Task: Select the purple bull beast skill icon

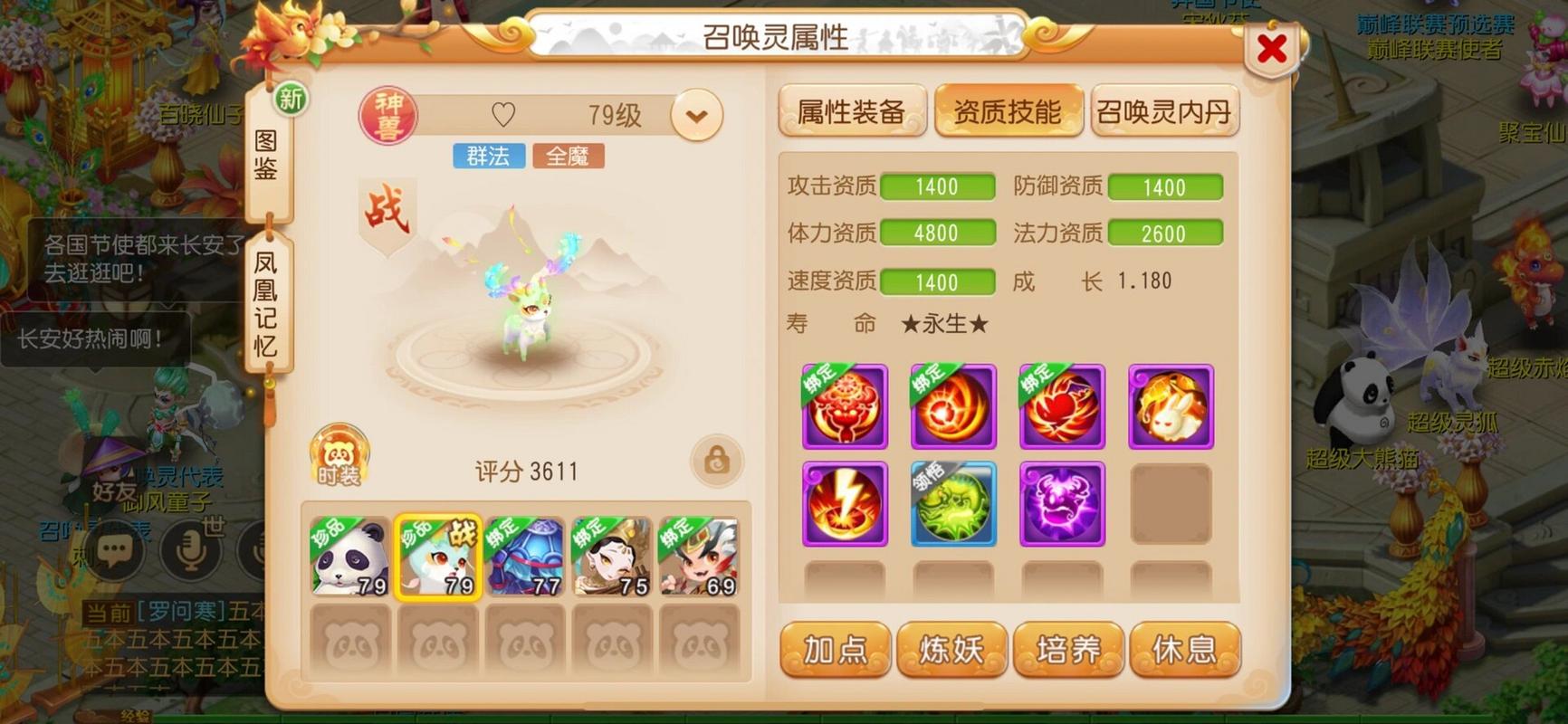Action: (x=1061, y=504)
